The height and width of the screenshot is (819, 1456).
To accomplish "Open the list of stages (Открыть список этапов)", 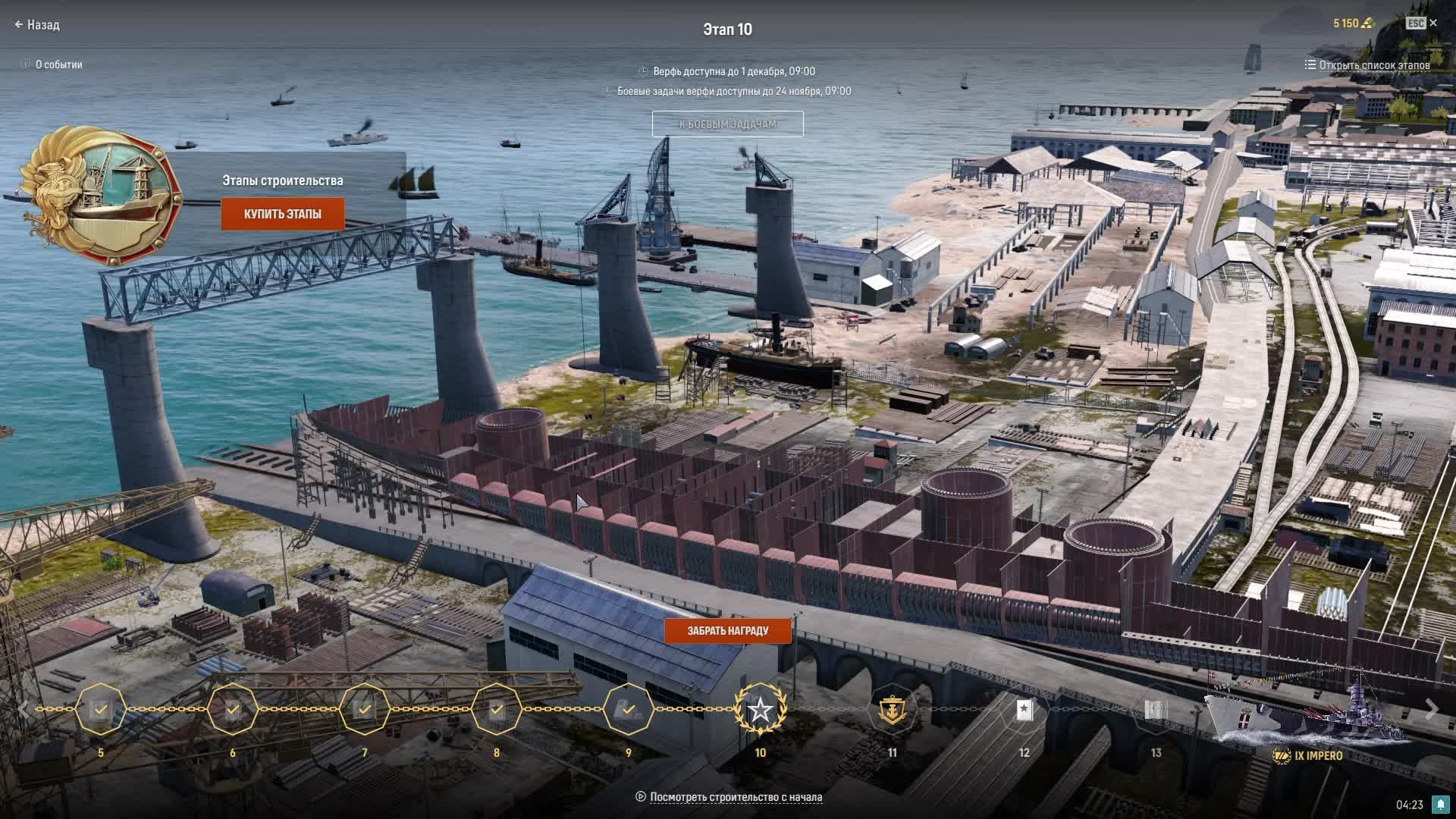I will (x=1367, y=65).
